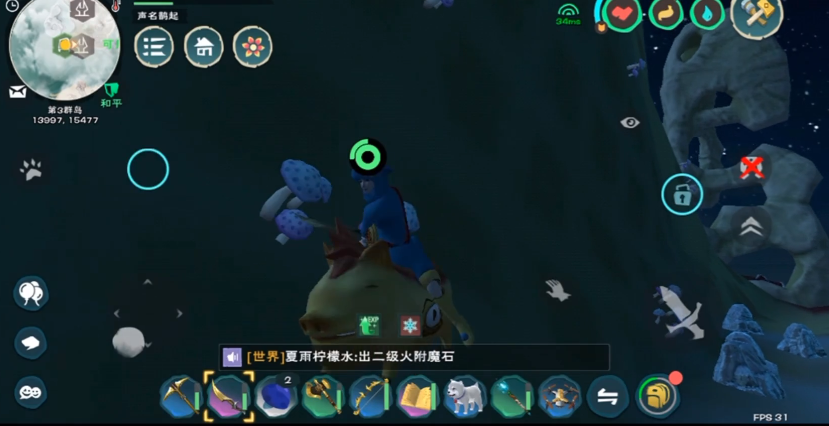Open the hammer crafting button
The height and width of the screenshot is (426, 829).
(x=757, y=17)
